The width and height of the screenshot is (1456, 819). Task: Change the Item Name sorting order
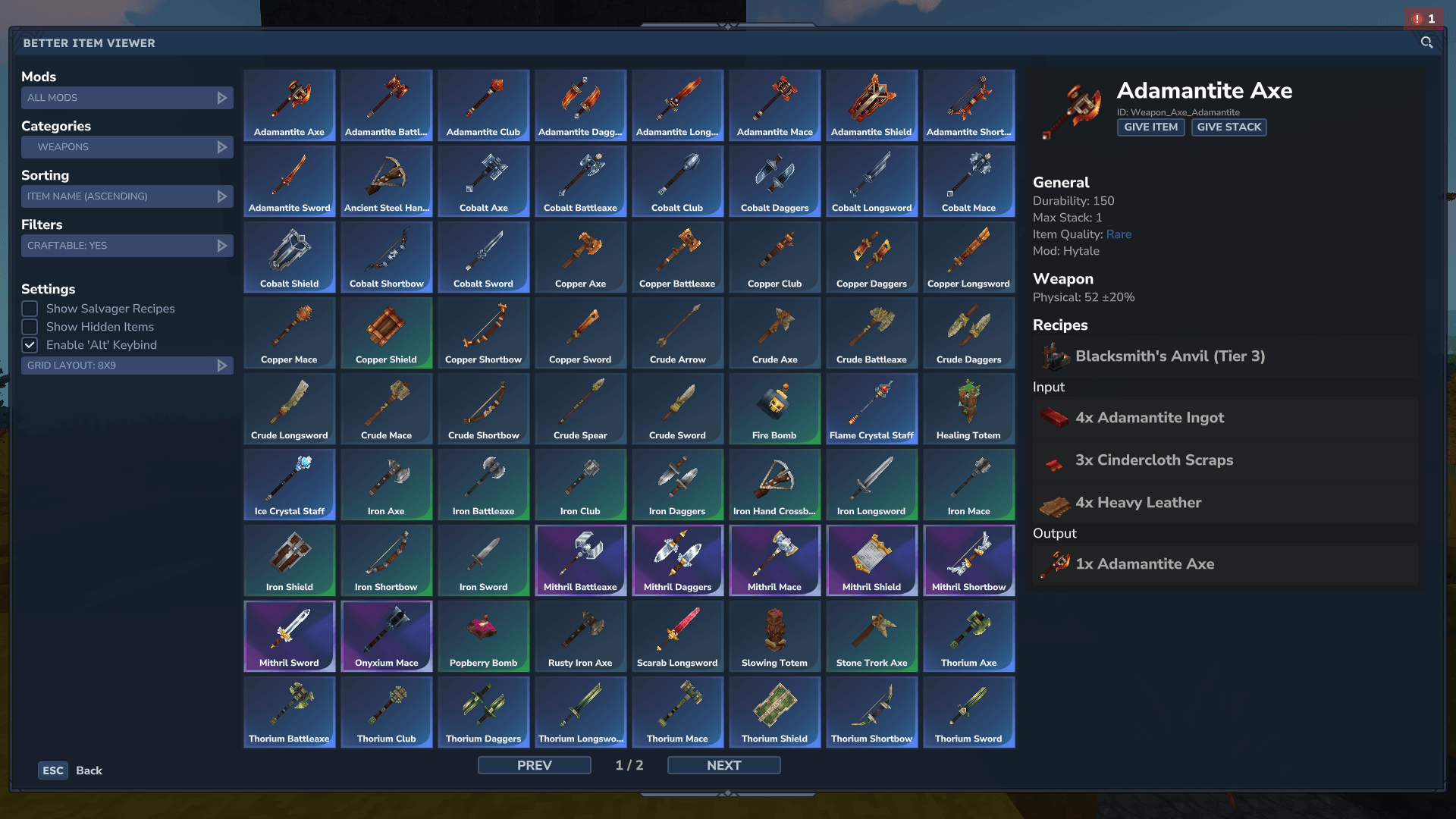127,196
